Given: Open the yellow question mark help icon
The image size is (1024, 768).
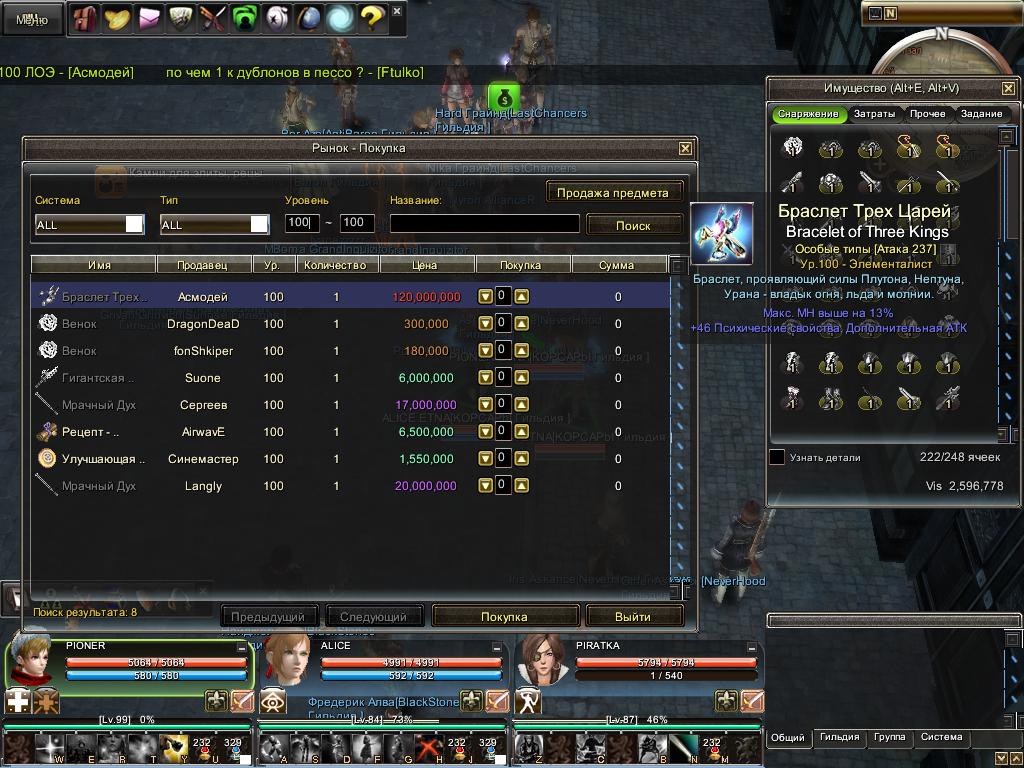Looking at the screenshot, I should pos(371,17).
